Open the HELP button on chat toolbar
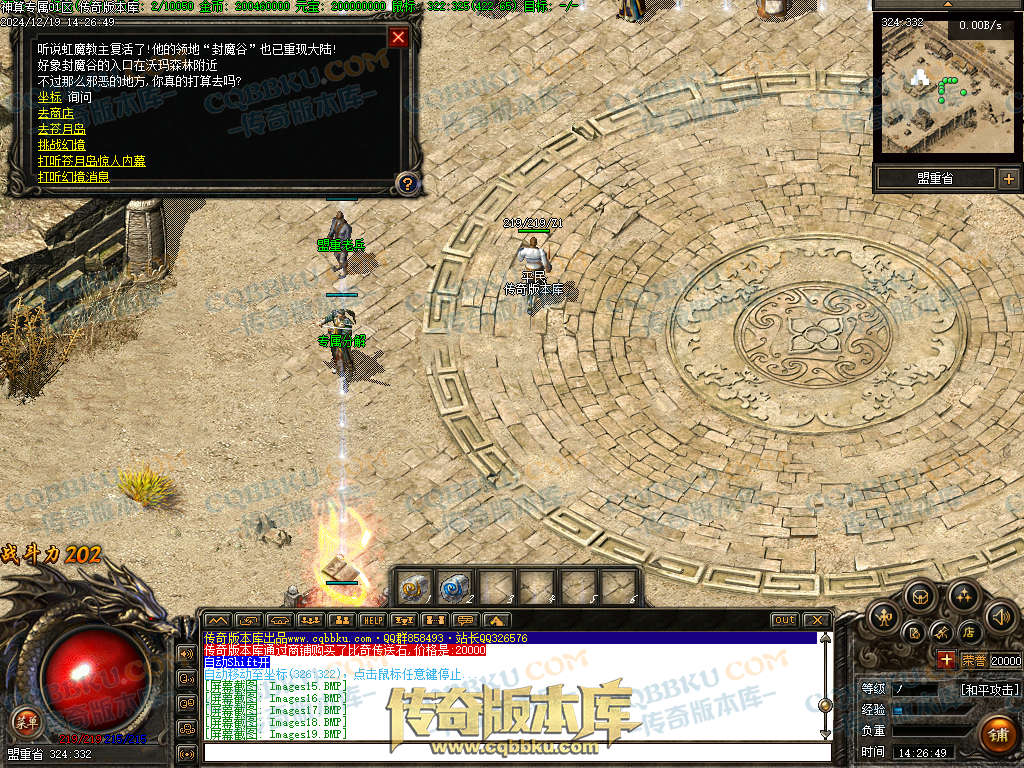The width and height of the screenshot is (1024, 768). pyautogui.click(x=372, y=621)
